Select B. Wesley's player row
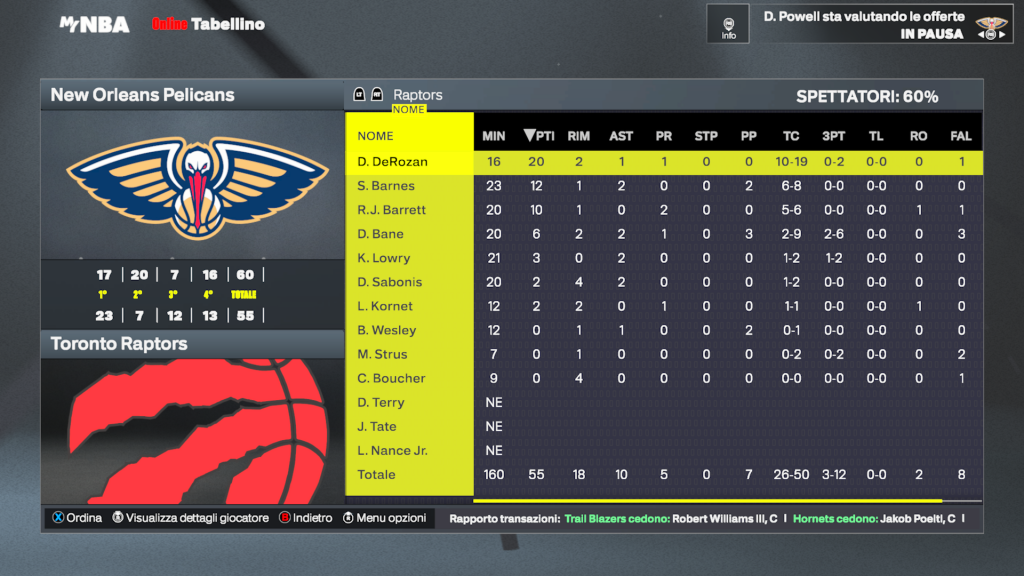This screenshot has width=1024, height=576. pyautogui.click(x=386, y=330)
